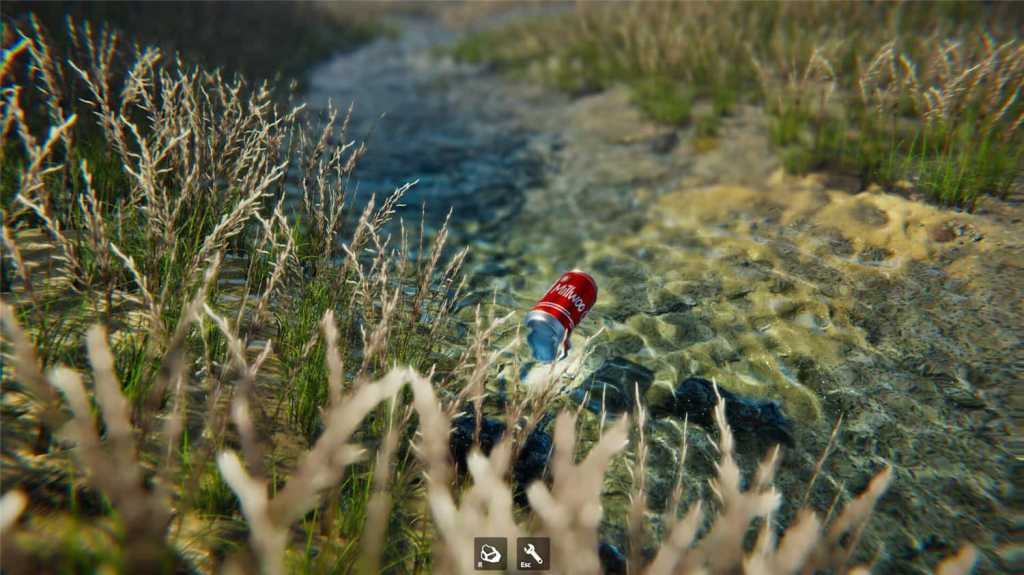
Task: Click the helmet icon button
Action: tap(490, 553)
